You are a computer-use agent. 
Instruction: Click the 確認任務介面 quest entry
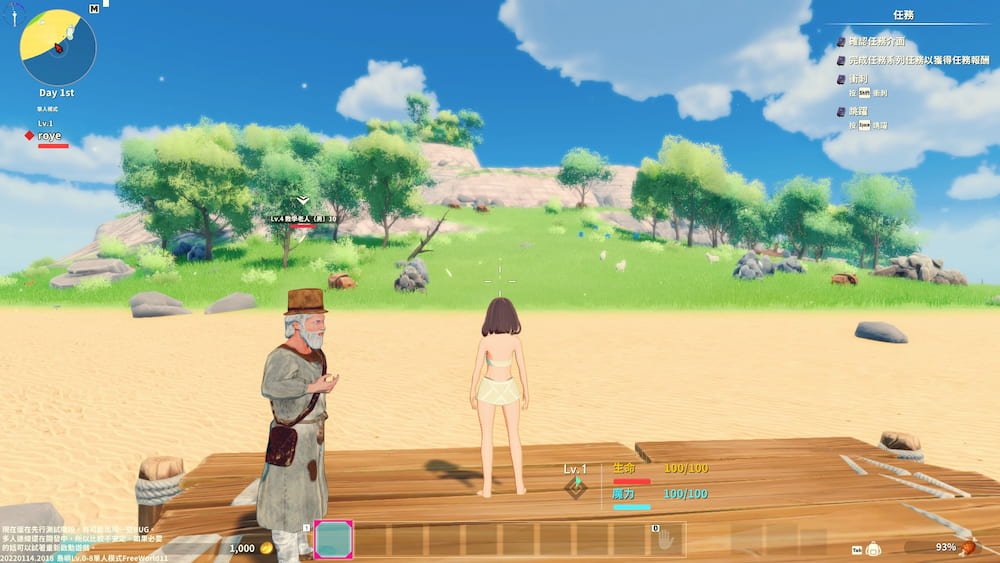876,42
